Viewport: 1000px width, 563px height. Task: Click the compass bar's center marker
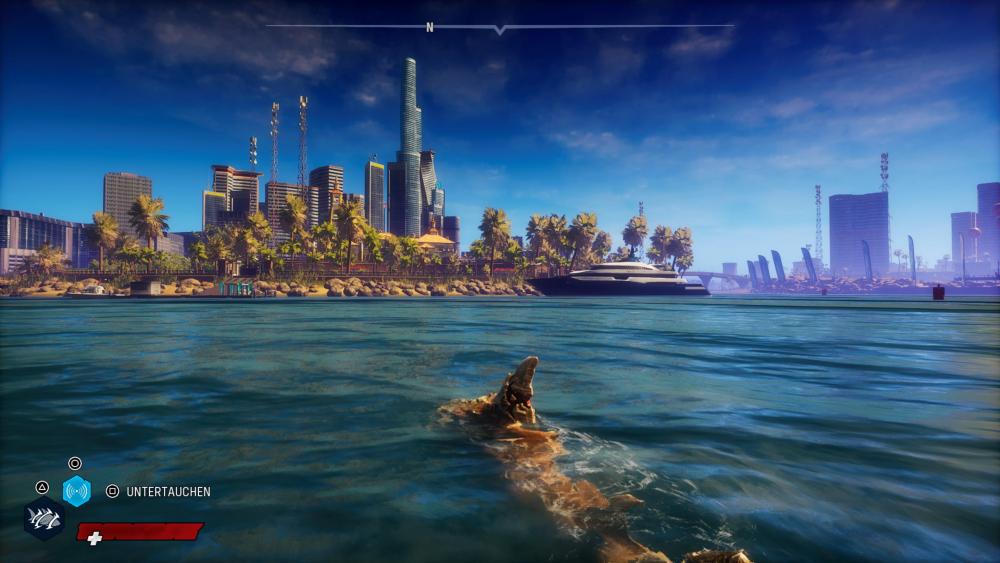click(499, 29)
